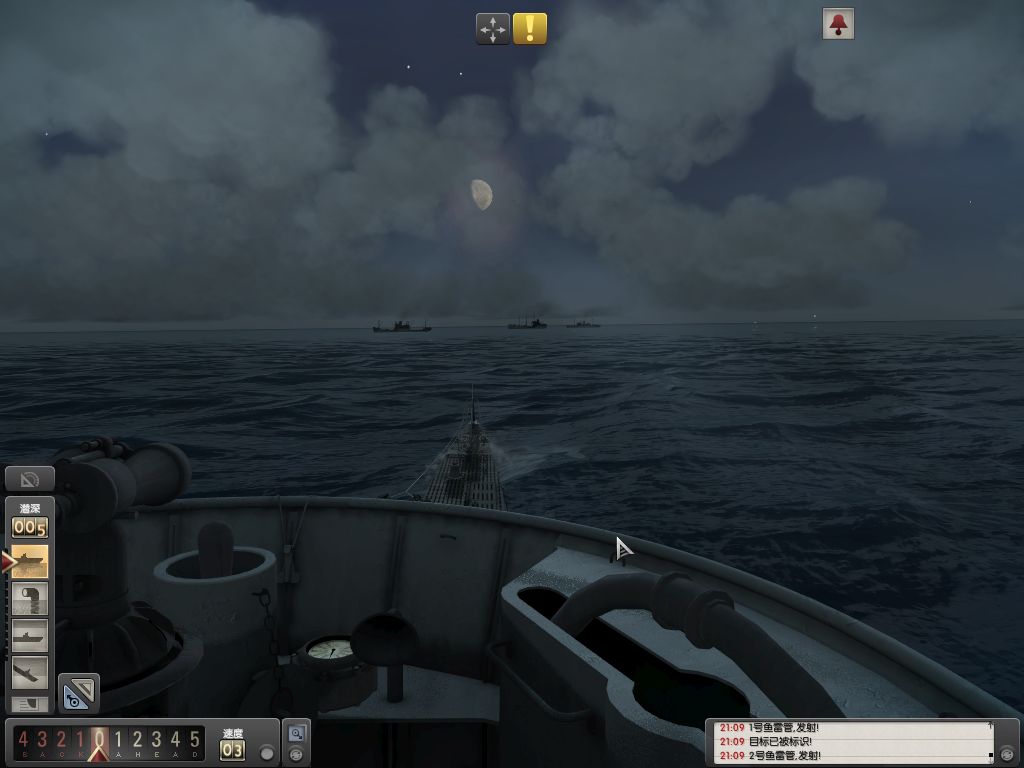Order a crash dive with the diving sub icon
This screenshot has height=768, width=1024.
point(29,671)
